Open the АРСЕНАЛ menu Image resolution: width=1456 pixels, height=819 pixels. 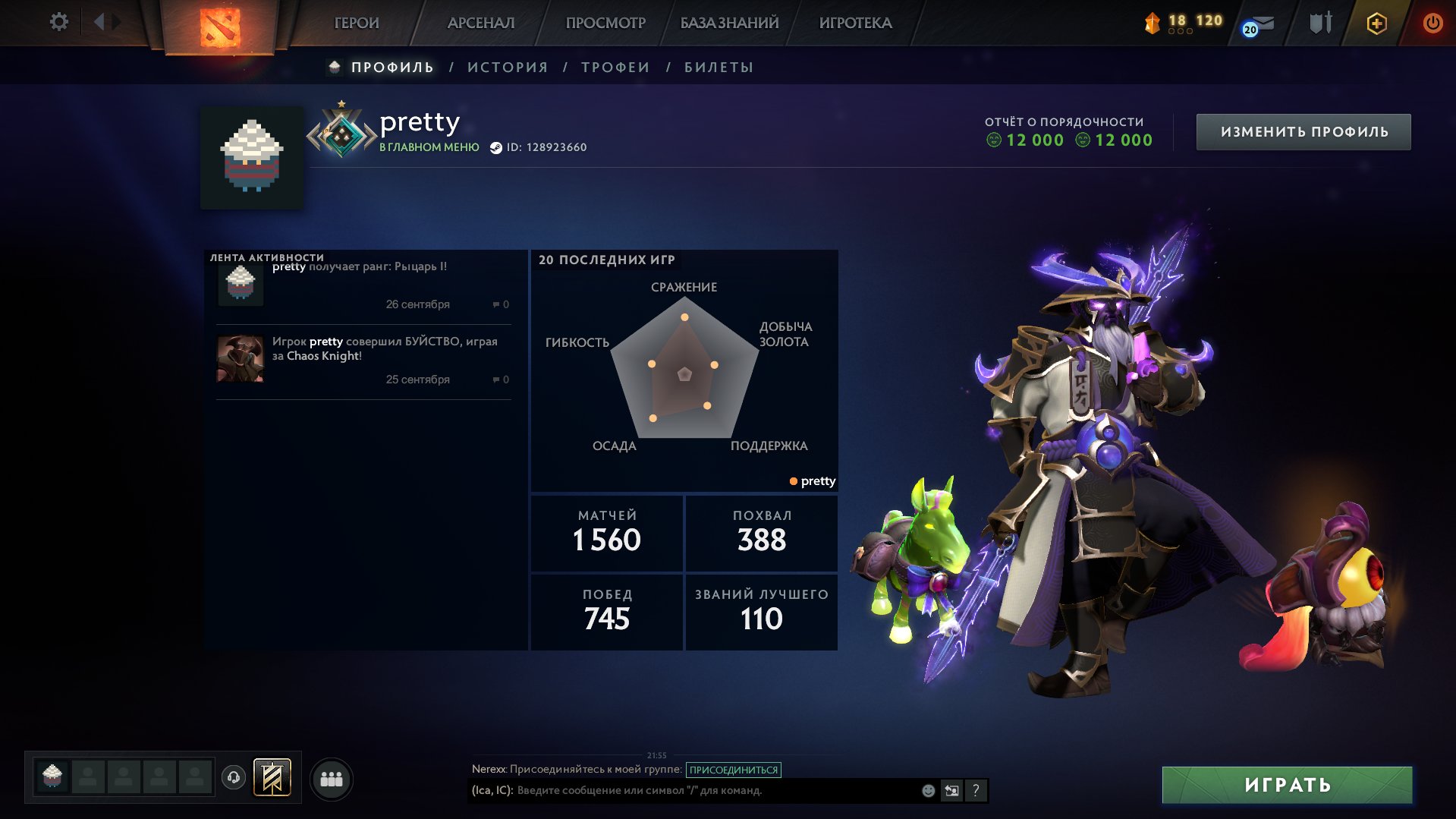pyautogui.click(x=481, y=23)
